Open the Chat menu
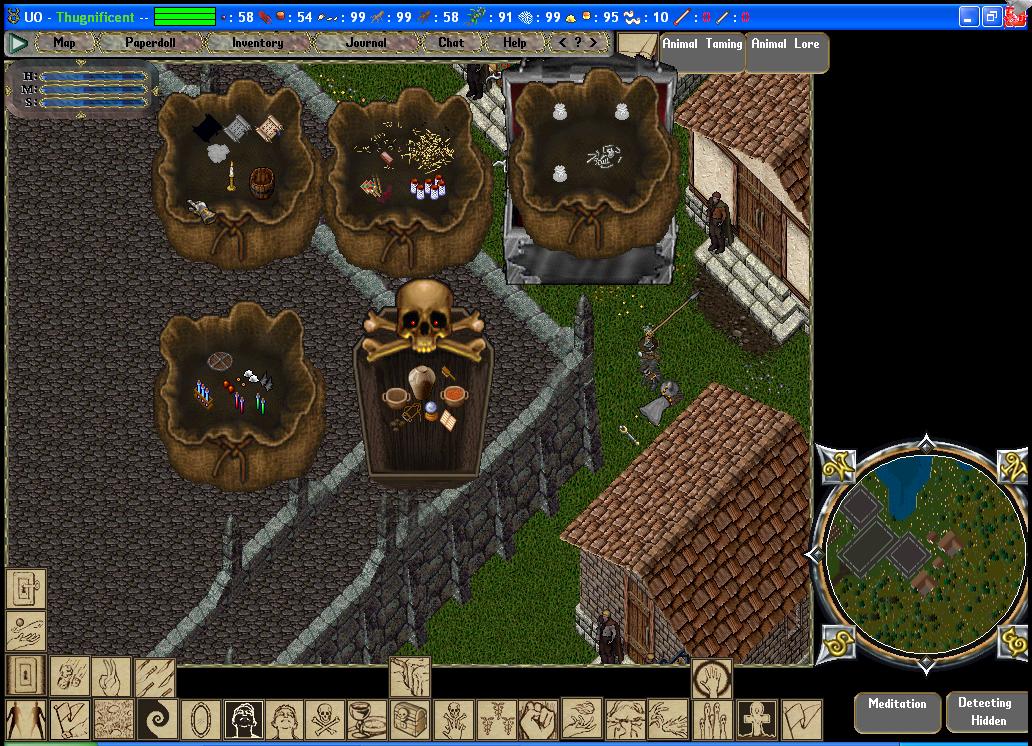Viewport: 1032px width, 746px height. (x=451, y=43)
